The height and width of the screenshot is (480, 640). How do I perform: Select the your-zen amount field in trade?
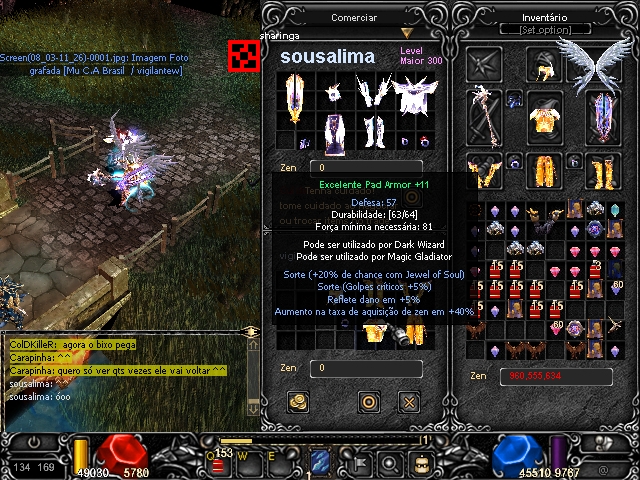coord(365,368)
